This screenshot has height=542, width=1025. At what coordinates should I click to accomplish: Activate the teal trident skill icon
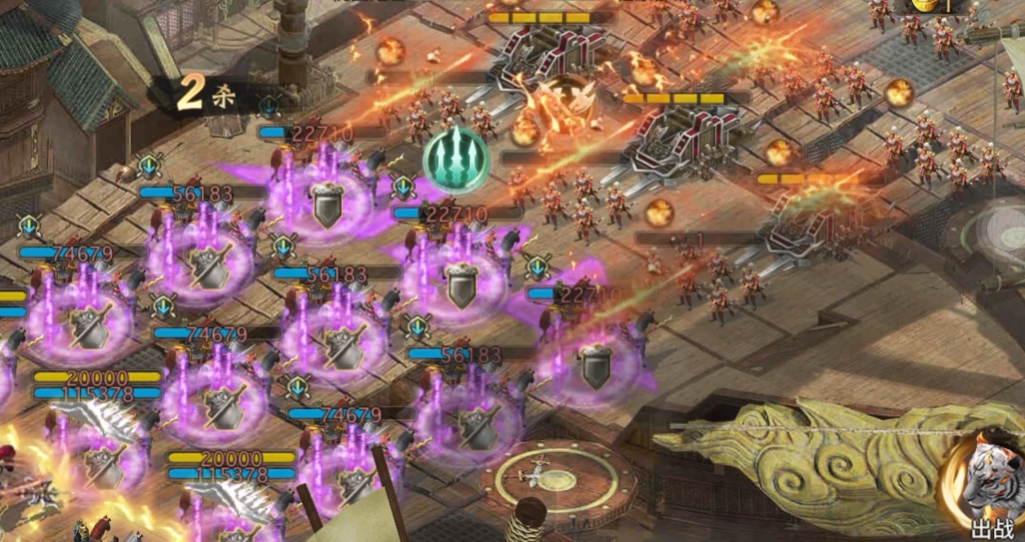point(456,158)
